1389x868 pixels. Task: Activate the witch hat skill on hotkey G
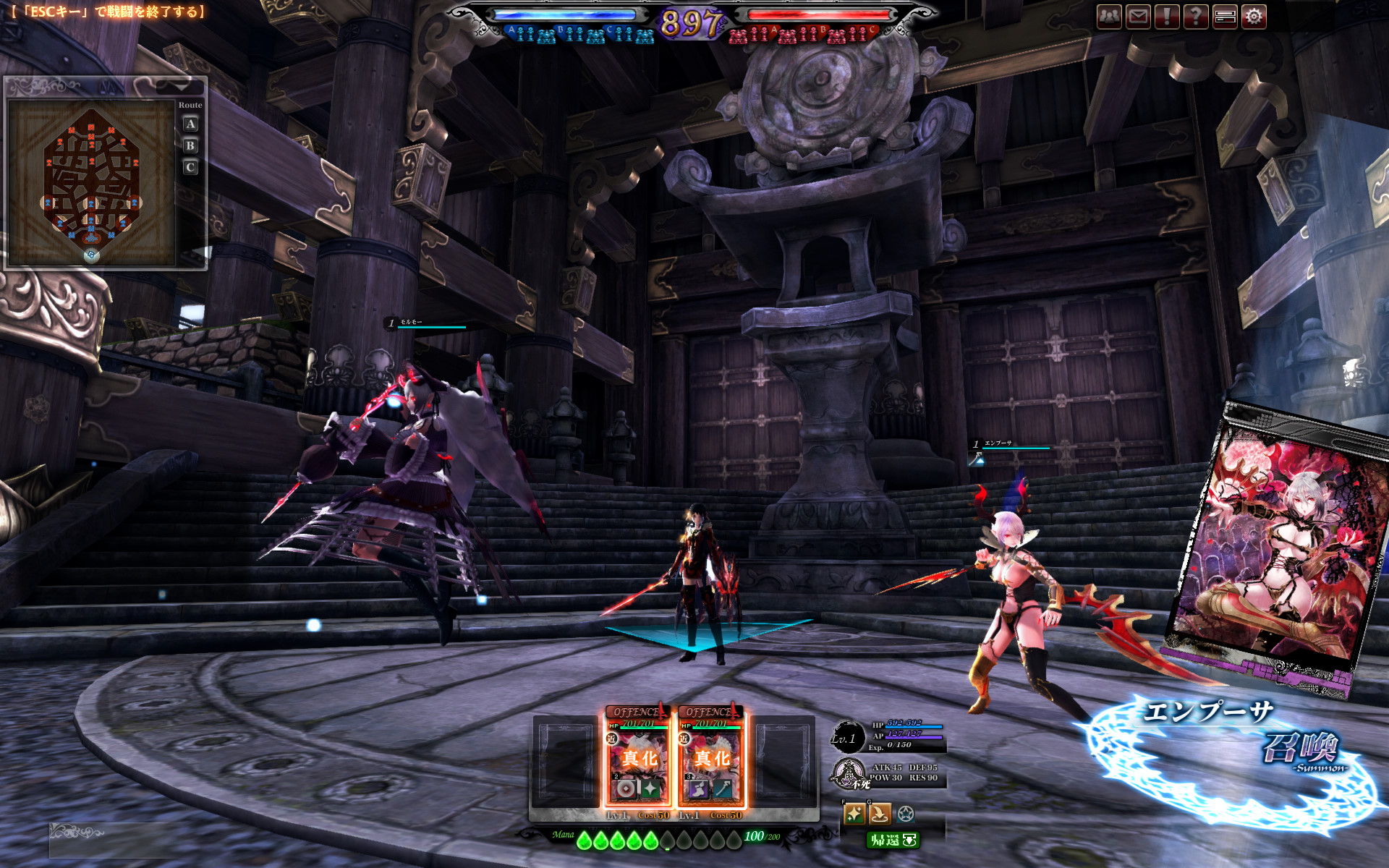tap(880, 814)
